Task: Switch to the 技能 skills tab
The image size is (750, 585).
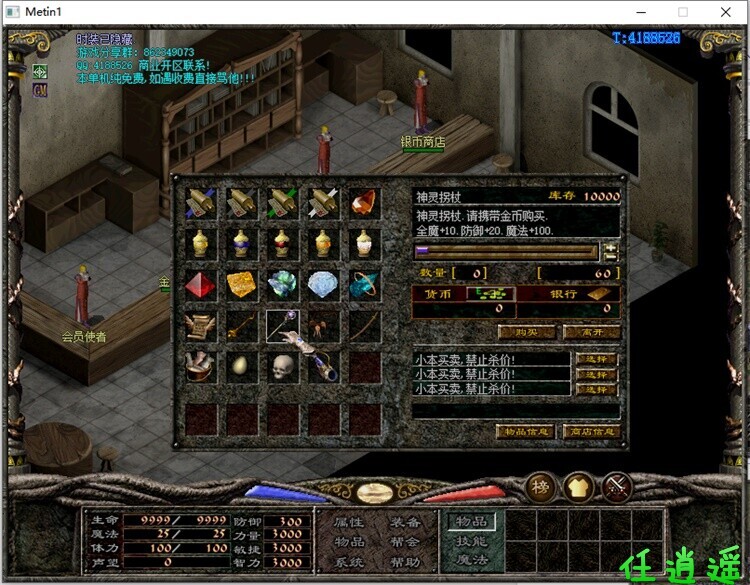Action: [x=472, y=541]
